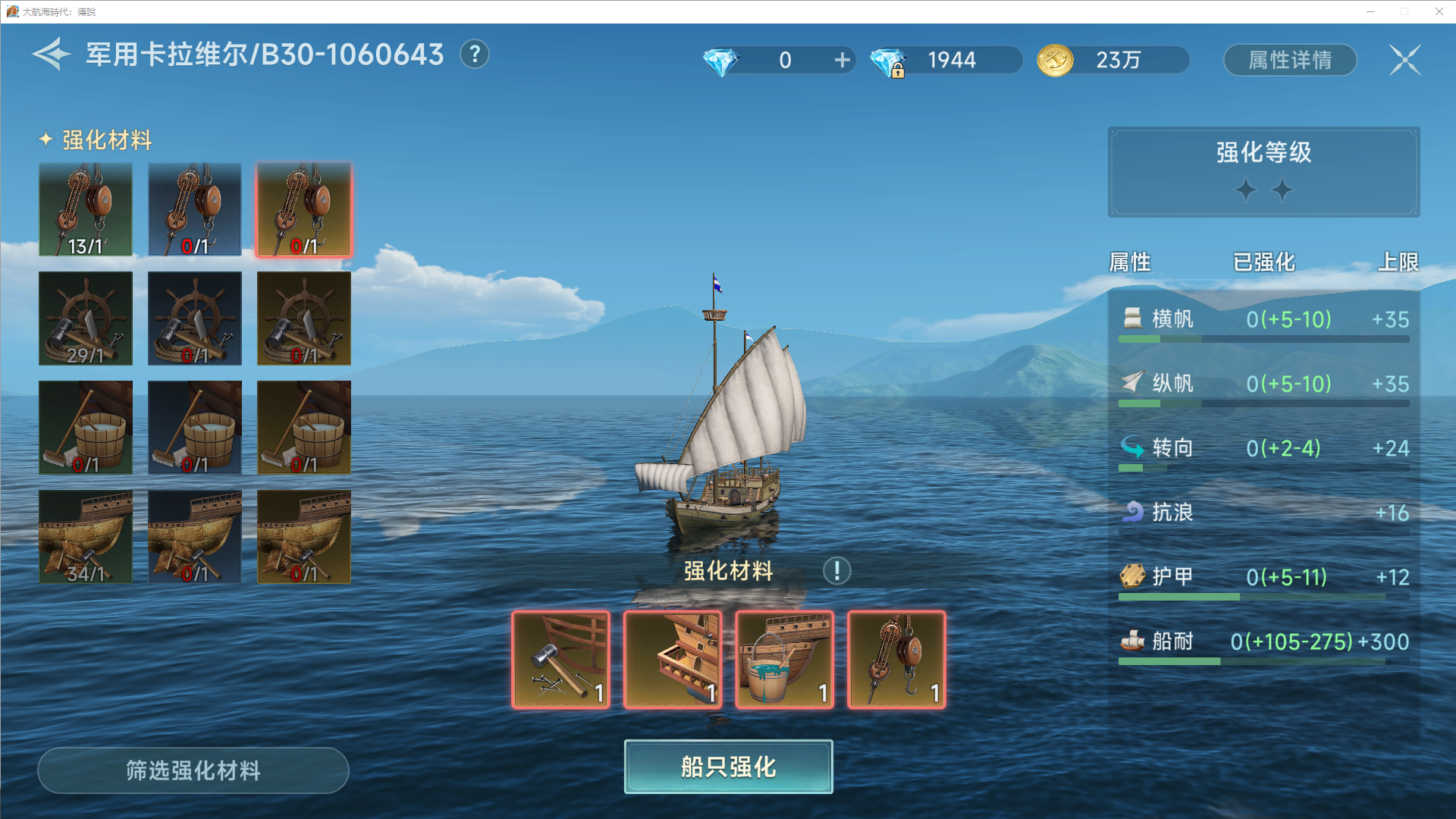This screenshot has height=819, width=1456.
Task: Click the gold coin currency icon
Action: (x=1053, y=60)
